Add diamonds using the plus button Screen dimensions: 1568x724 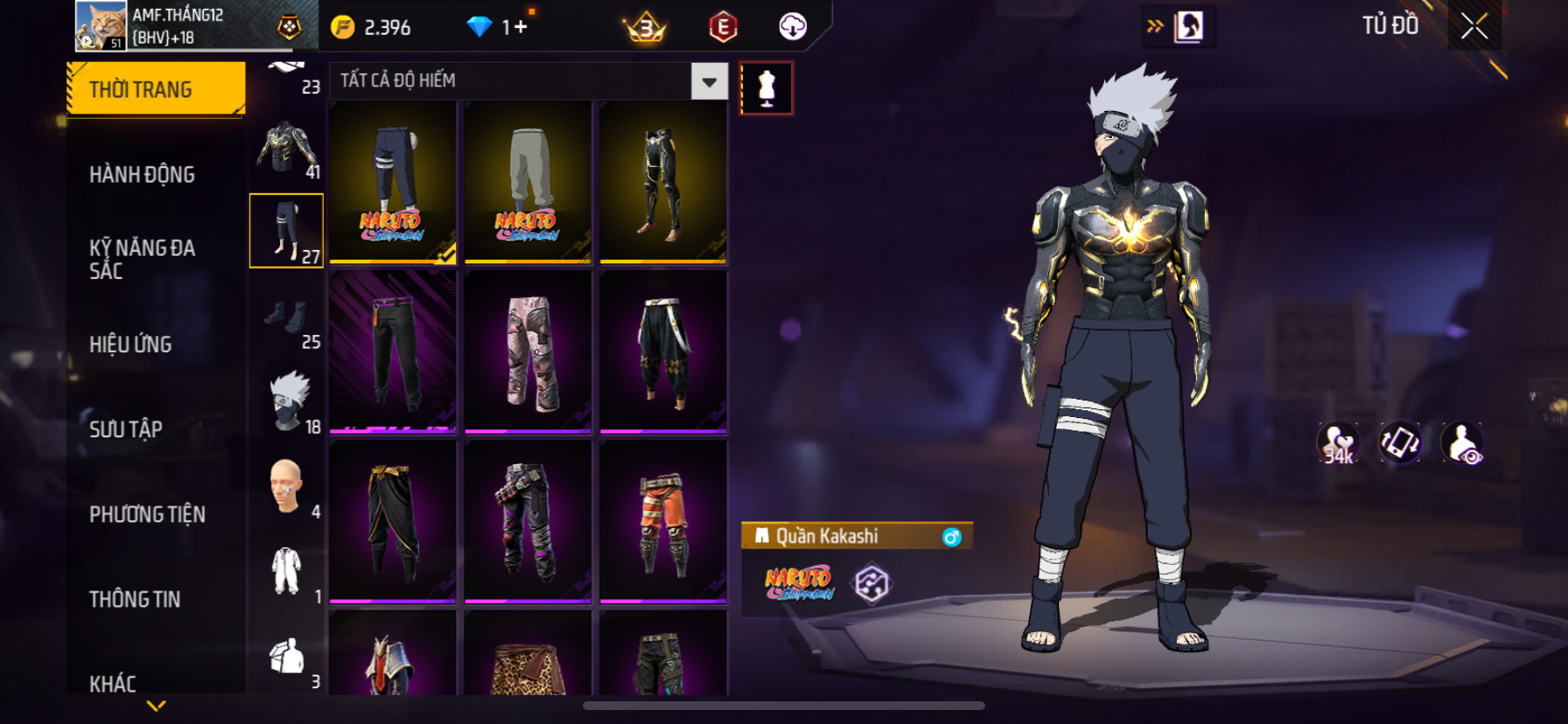coord(521,27)
